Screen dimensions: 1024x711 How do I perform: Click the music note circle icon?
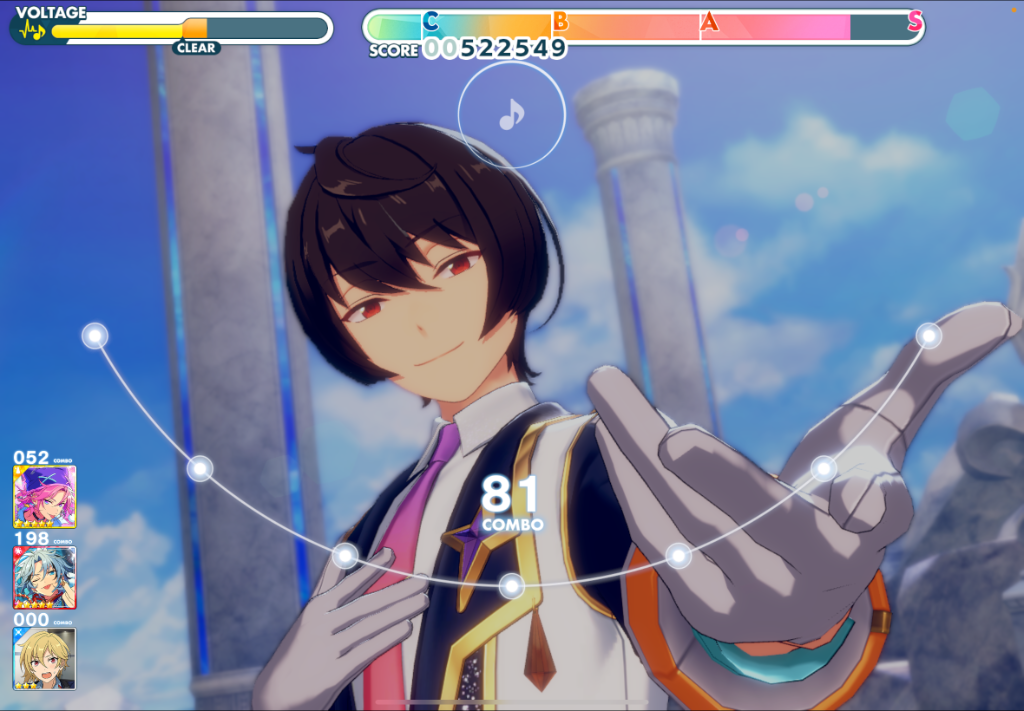click(x=511, y=115)
